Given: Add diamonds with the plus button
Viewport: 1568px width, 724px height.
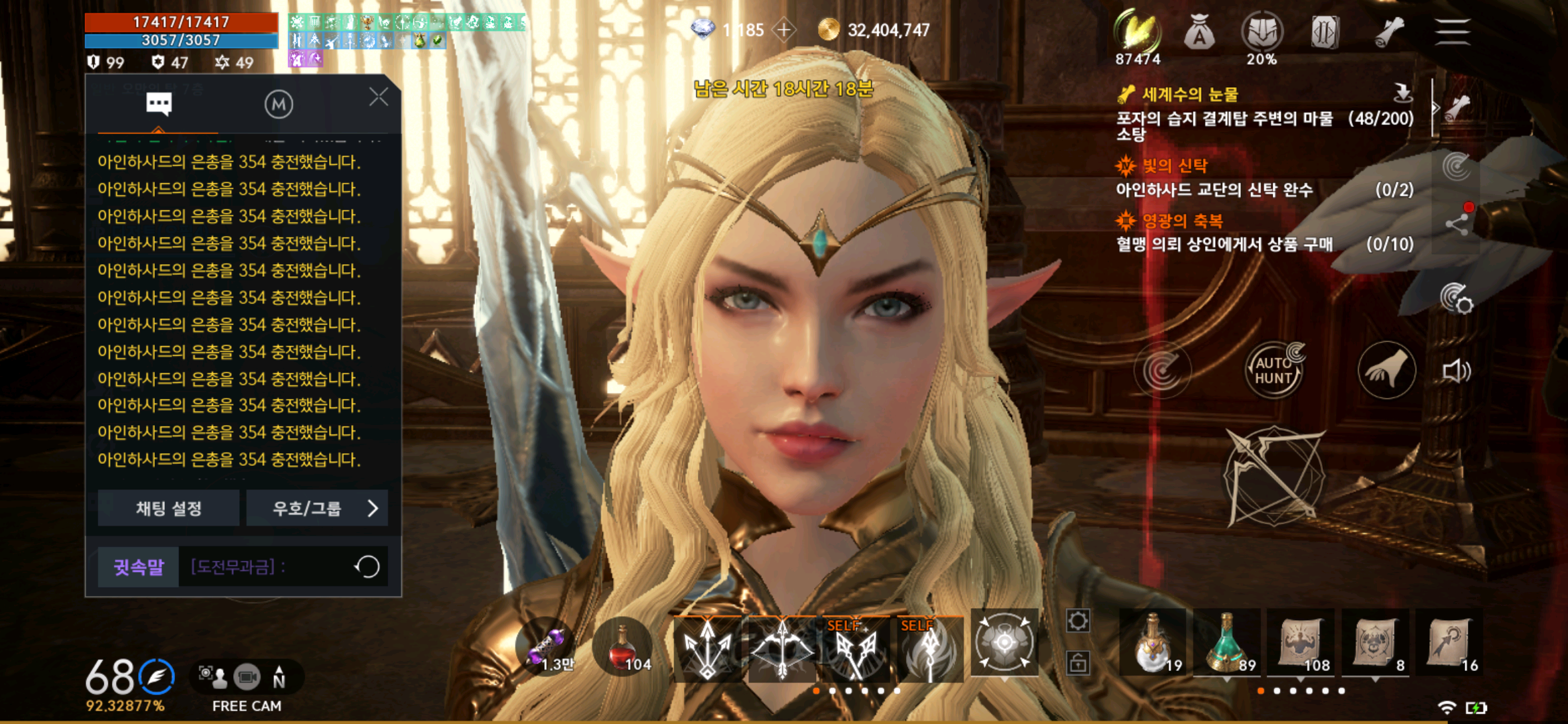Looking at the screenshot, I should [784, 30].
